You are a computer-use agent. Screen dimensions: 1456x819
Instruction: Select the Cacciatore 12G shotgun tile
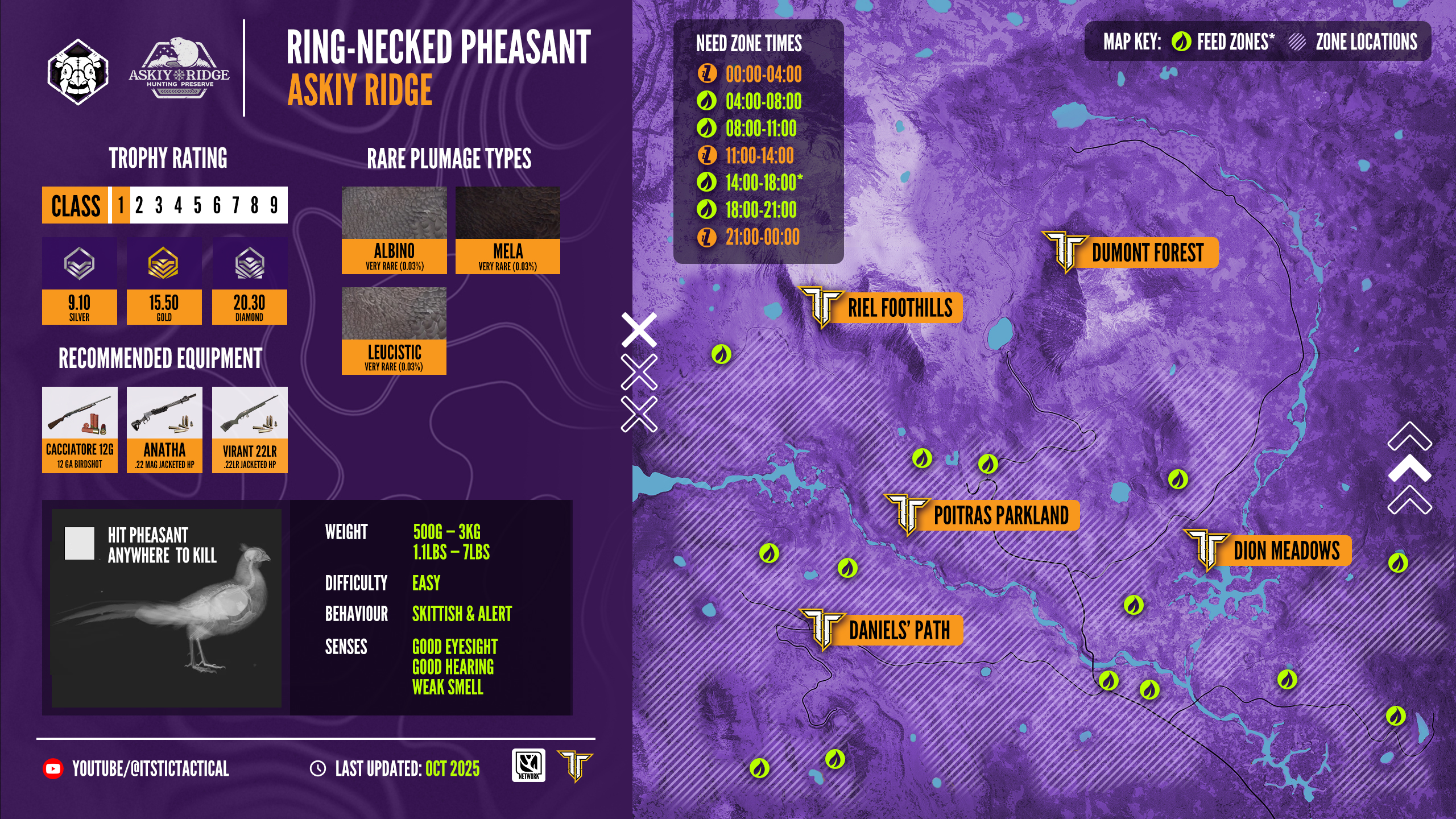[80, 430]
